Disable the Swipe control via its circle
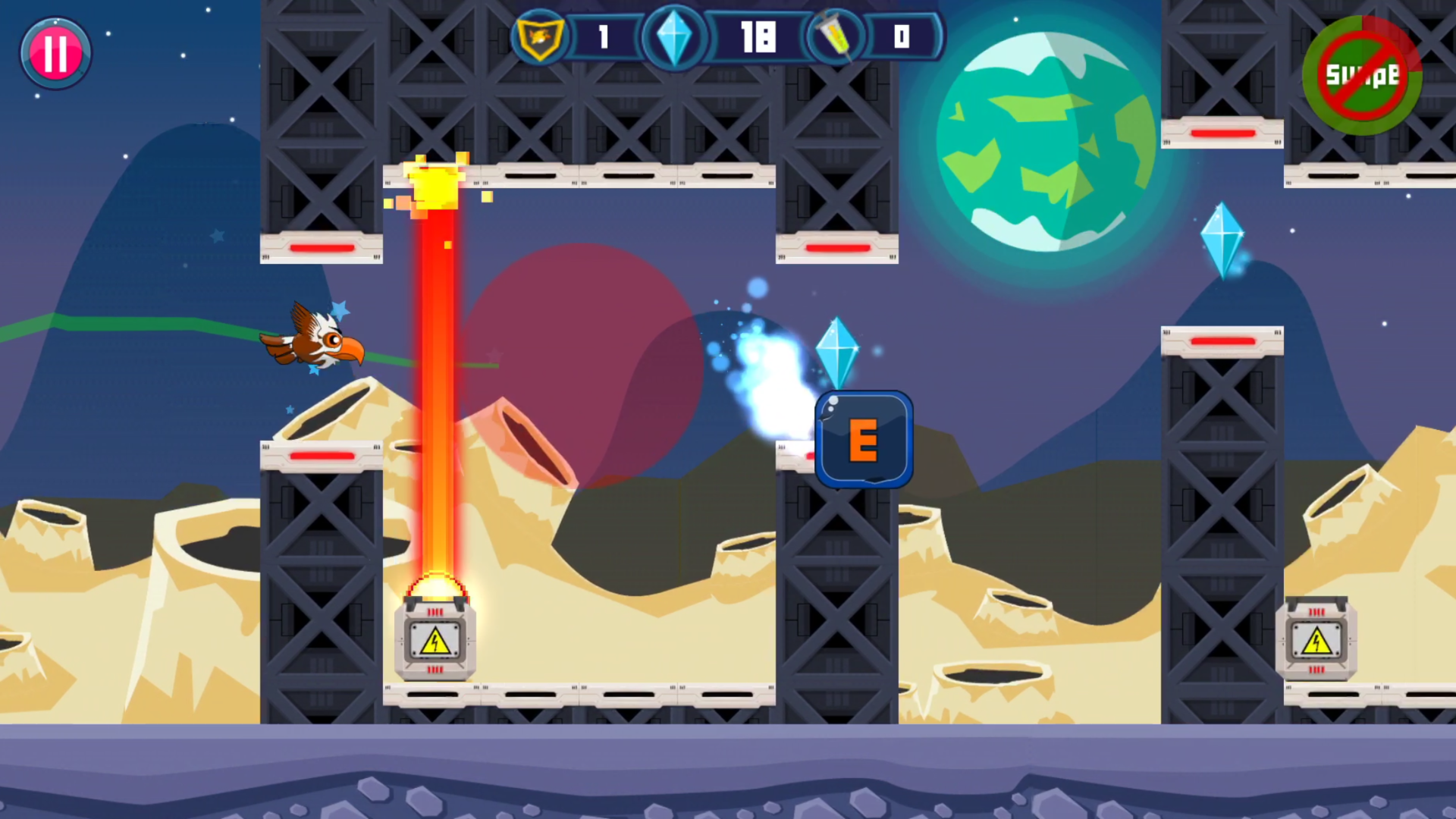Viewport: 1456px width, 819px height. click(x=1361, y=76)
